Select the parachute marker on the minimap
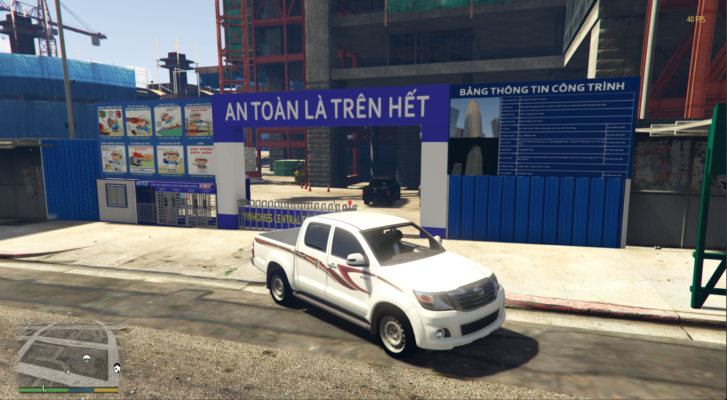Viewport: 727px width, 400px height. tap(86, 358)
